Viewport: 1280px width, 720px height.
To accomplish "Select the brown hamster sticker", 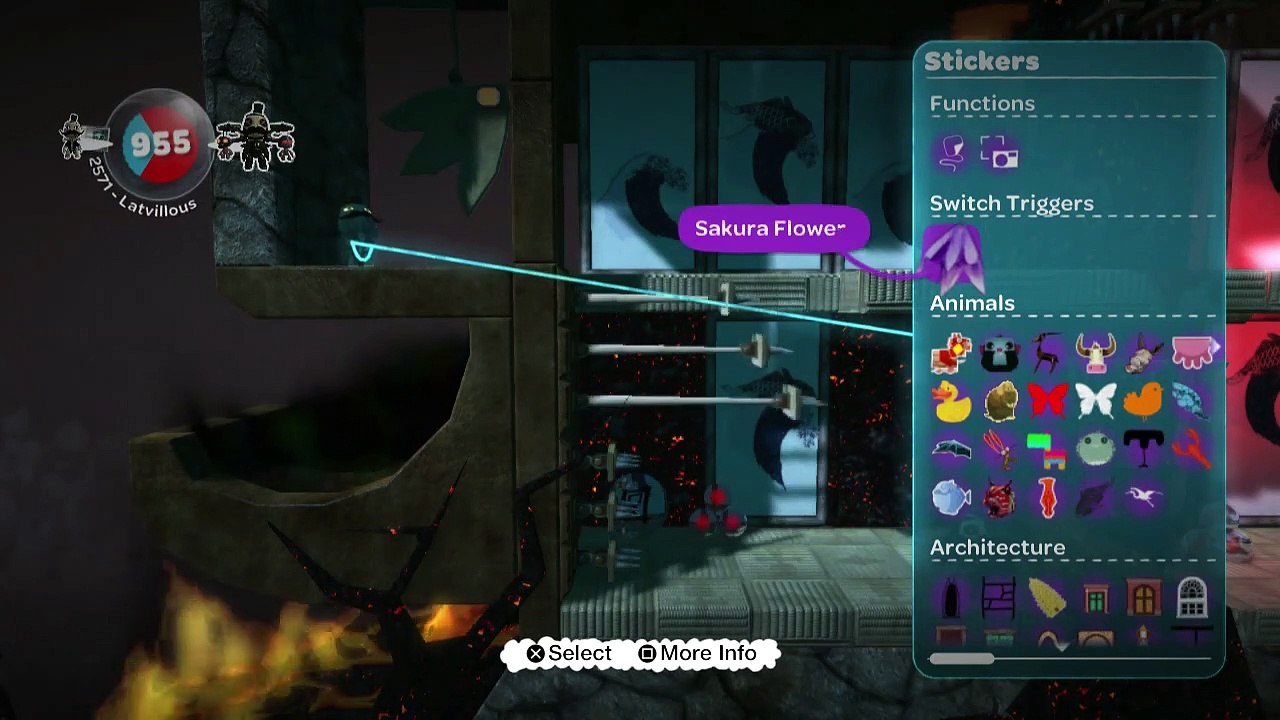I will (x=999, y=401).
